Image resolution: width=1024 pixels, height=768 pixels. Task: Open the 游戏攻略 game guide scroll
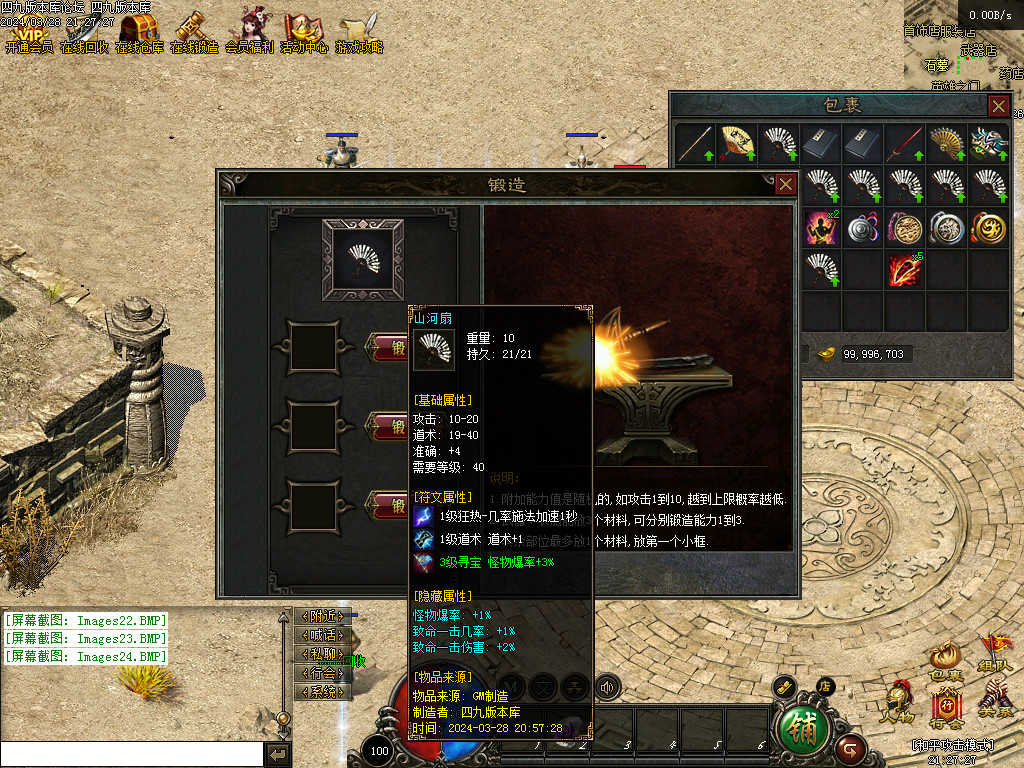358,30
